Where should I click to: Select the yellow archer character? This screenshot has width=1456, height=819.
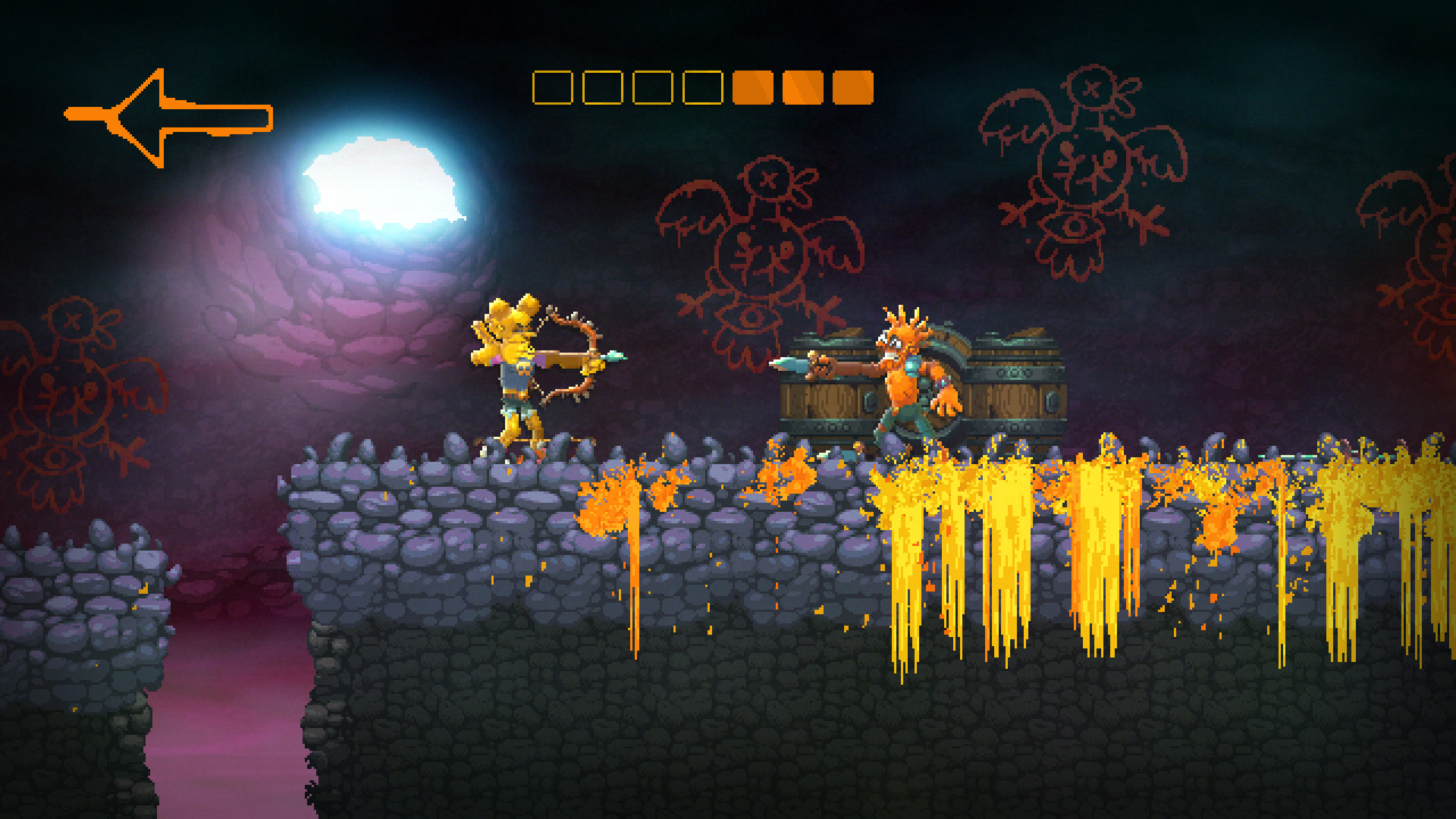(516, 372)
